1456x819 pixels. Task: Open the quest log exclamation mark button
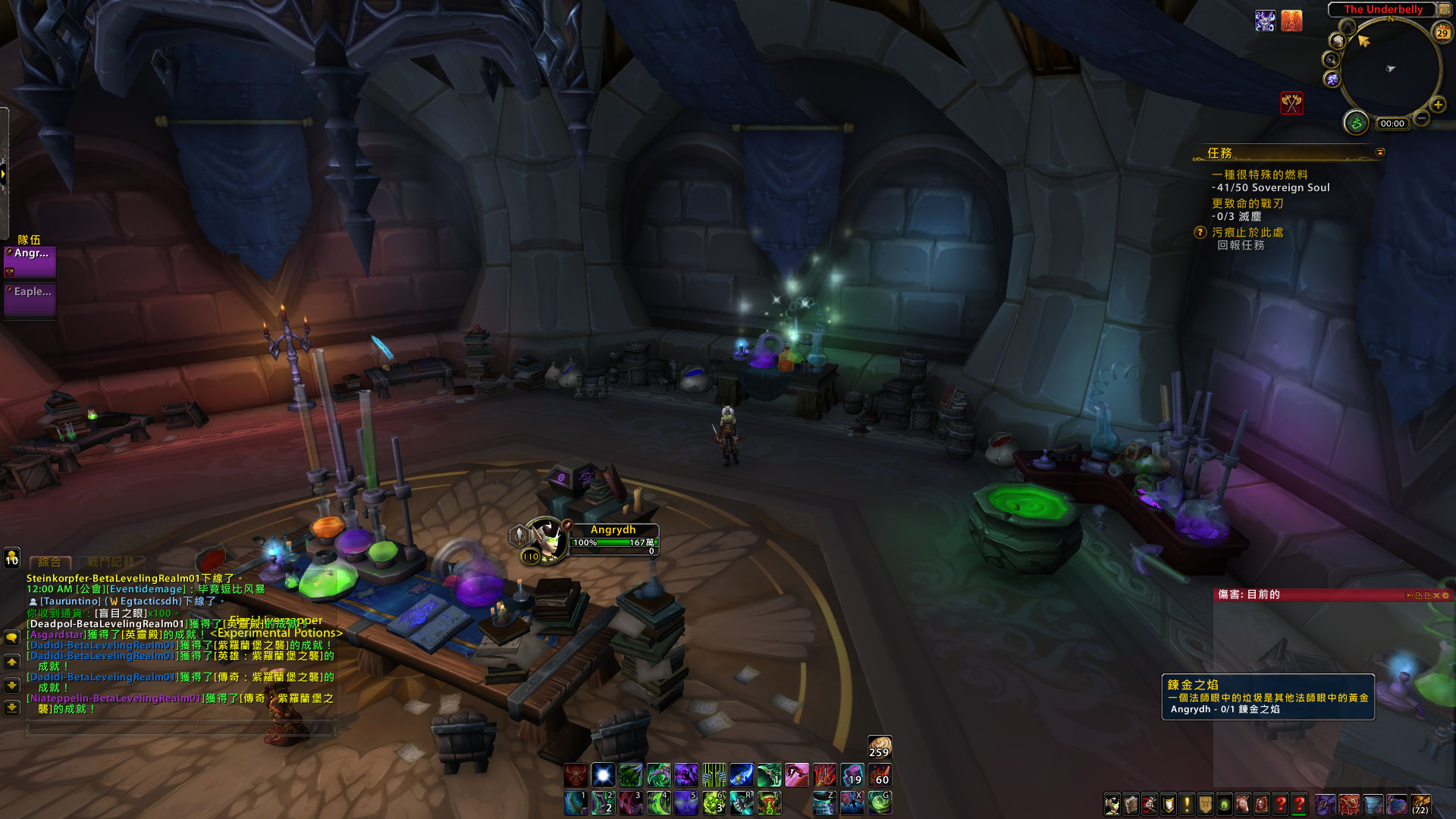[x=1187, y=804]
